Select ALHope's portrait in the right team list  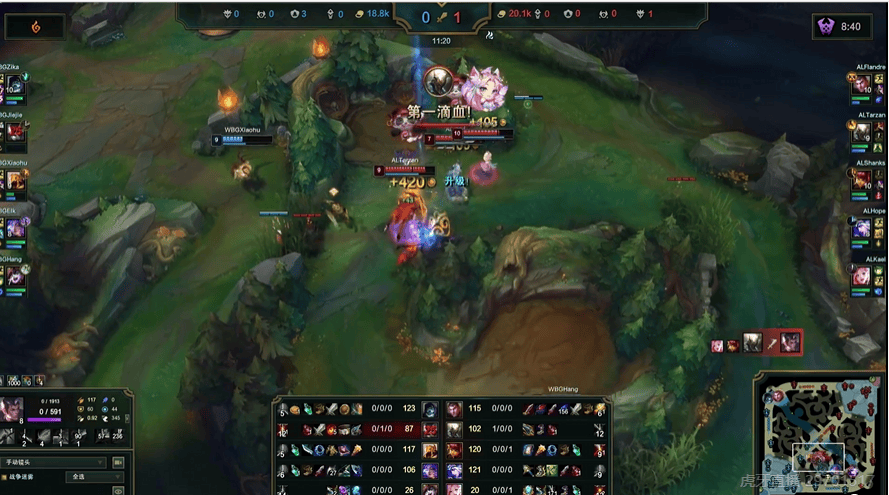point(861,228)
